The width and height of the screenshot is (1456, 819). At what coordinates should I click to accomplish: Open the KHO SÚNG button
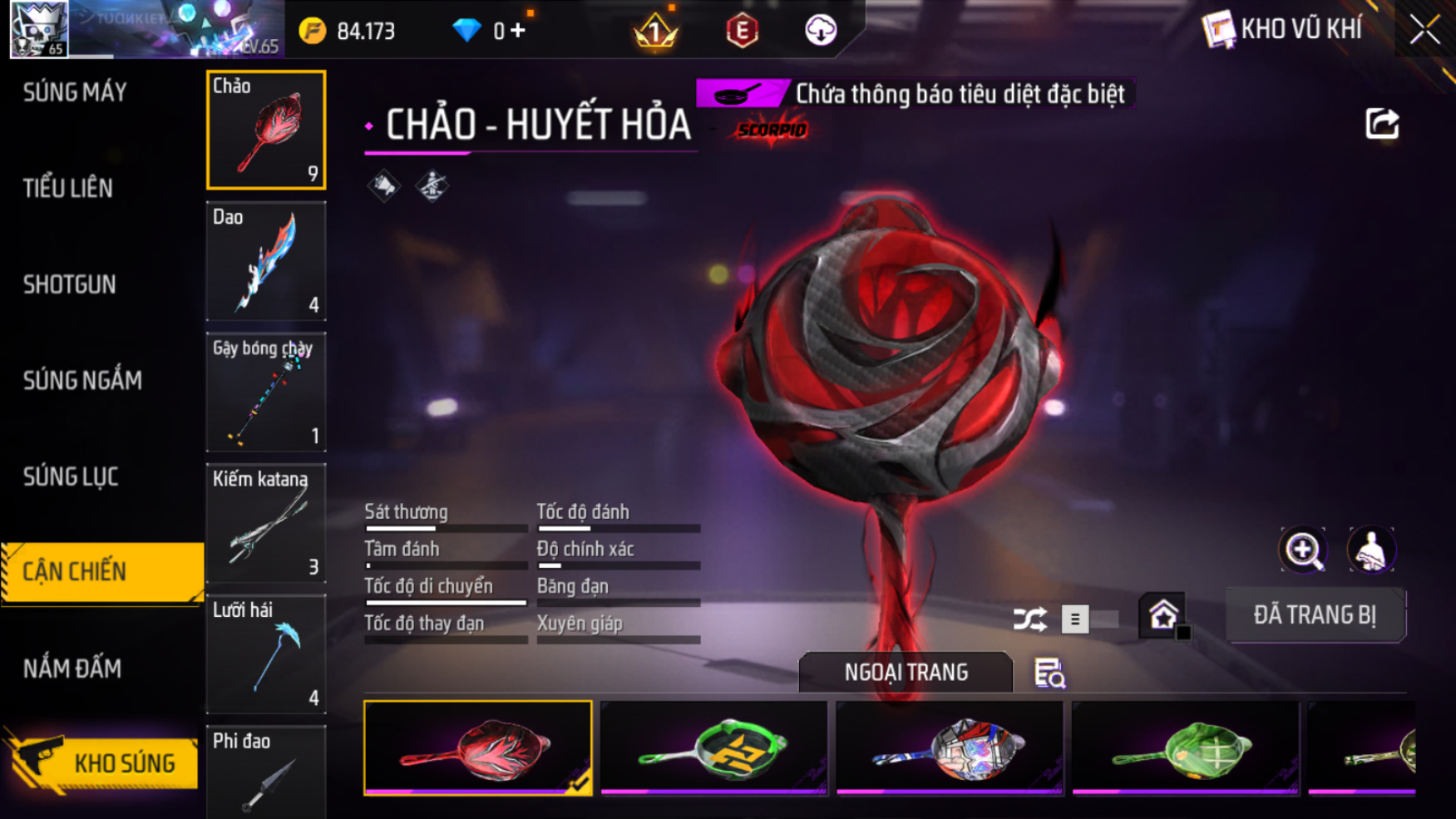click(104, 762)
